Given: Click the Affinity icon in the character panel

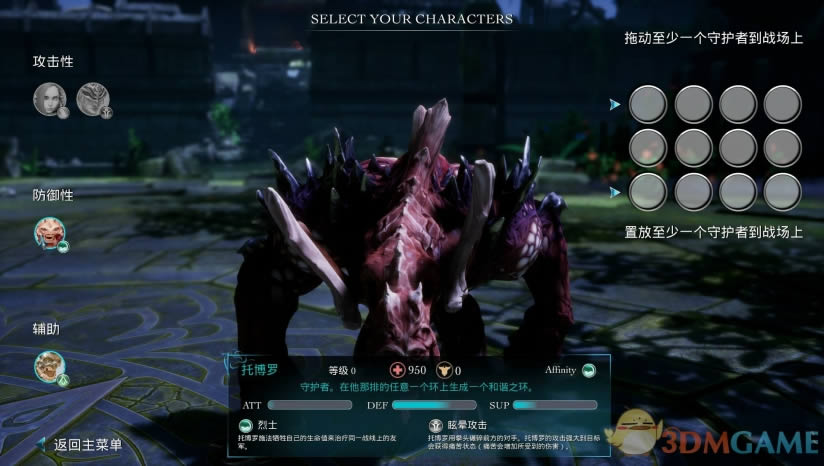Looking at the screenshot, I should click(589, 370).
